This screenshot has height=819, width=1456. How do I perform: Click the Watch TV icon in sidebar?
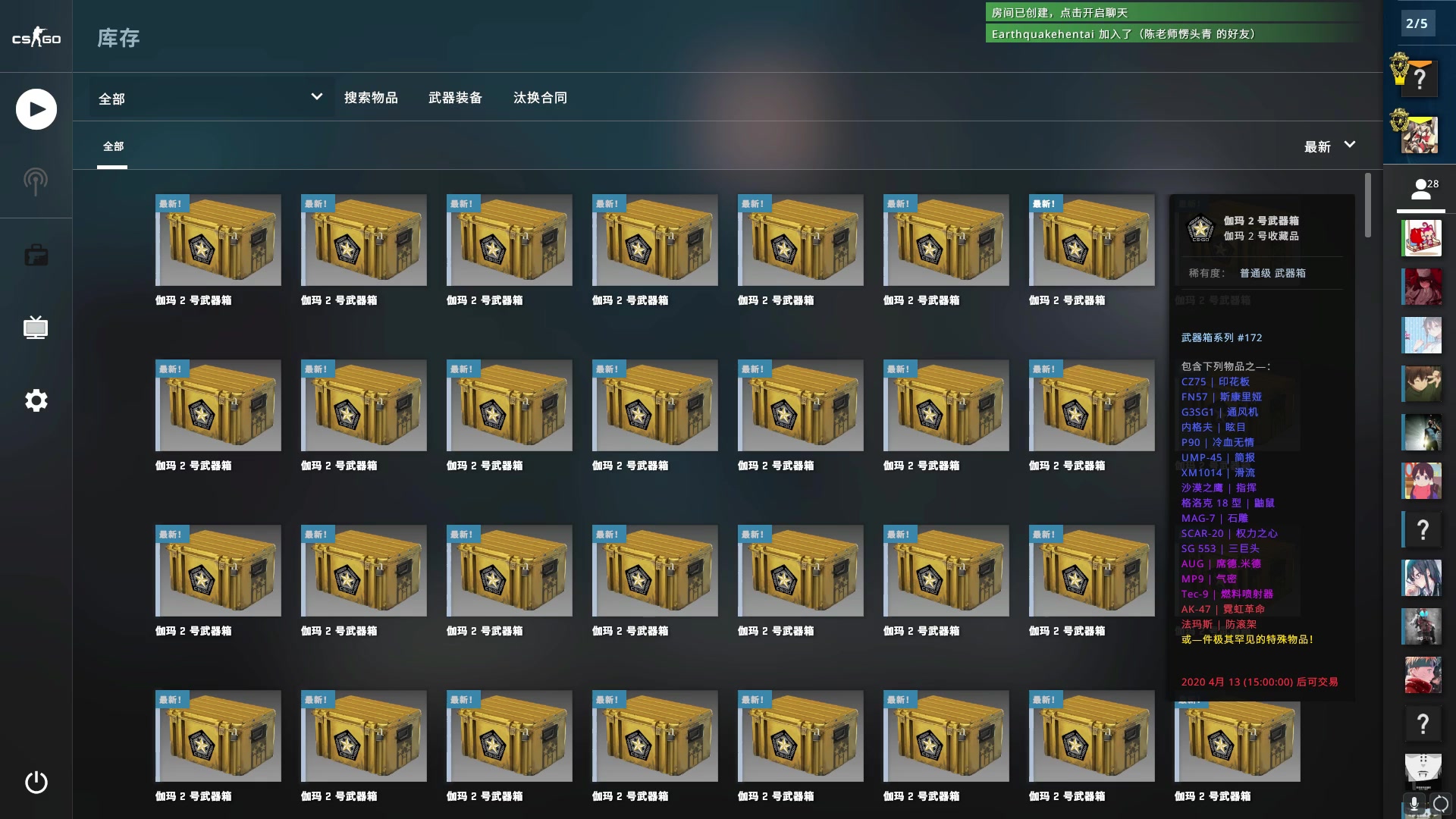pos(35,327)
